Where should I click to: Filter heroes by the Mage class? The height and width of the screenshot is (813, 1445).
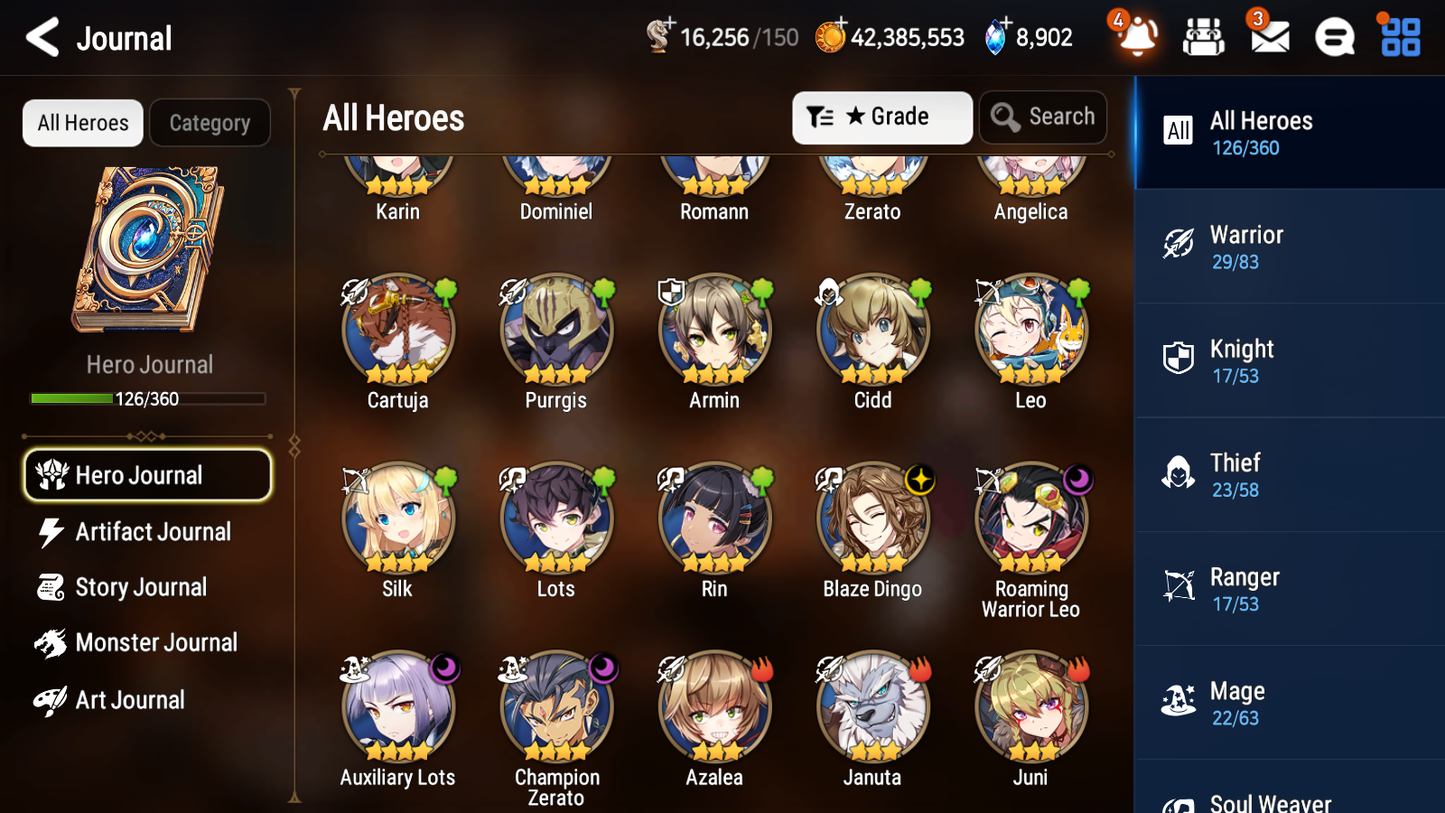tap(1289, 702)
